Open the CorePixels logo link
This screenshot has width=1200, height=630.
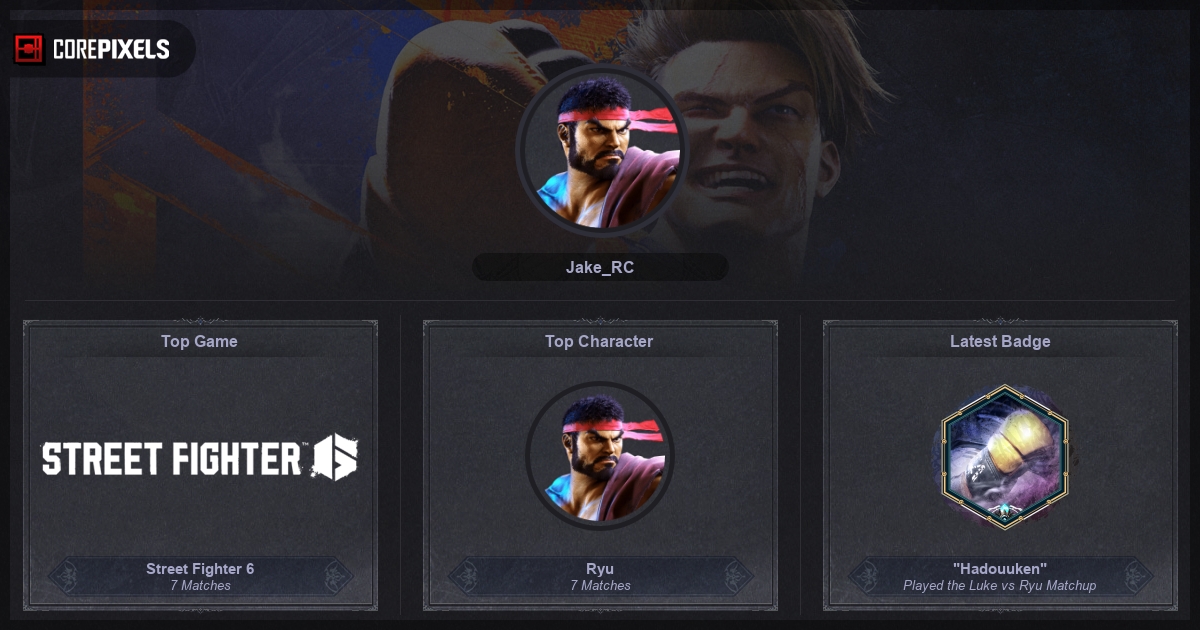[x=92, y=49]
